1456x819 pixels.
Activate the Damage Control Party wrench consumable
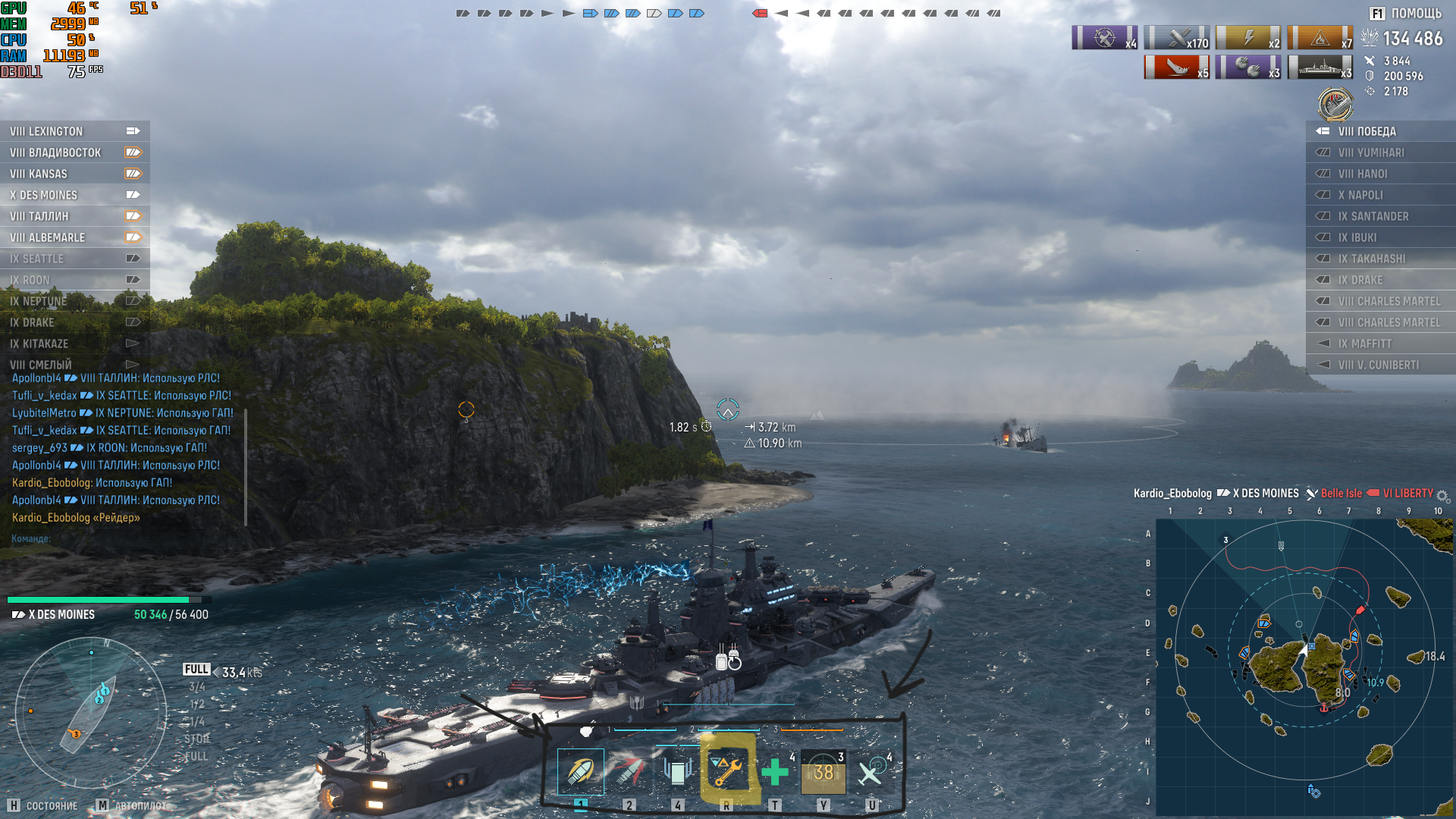click(x=726, y=772)
